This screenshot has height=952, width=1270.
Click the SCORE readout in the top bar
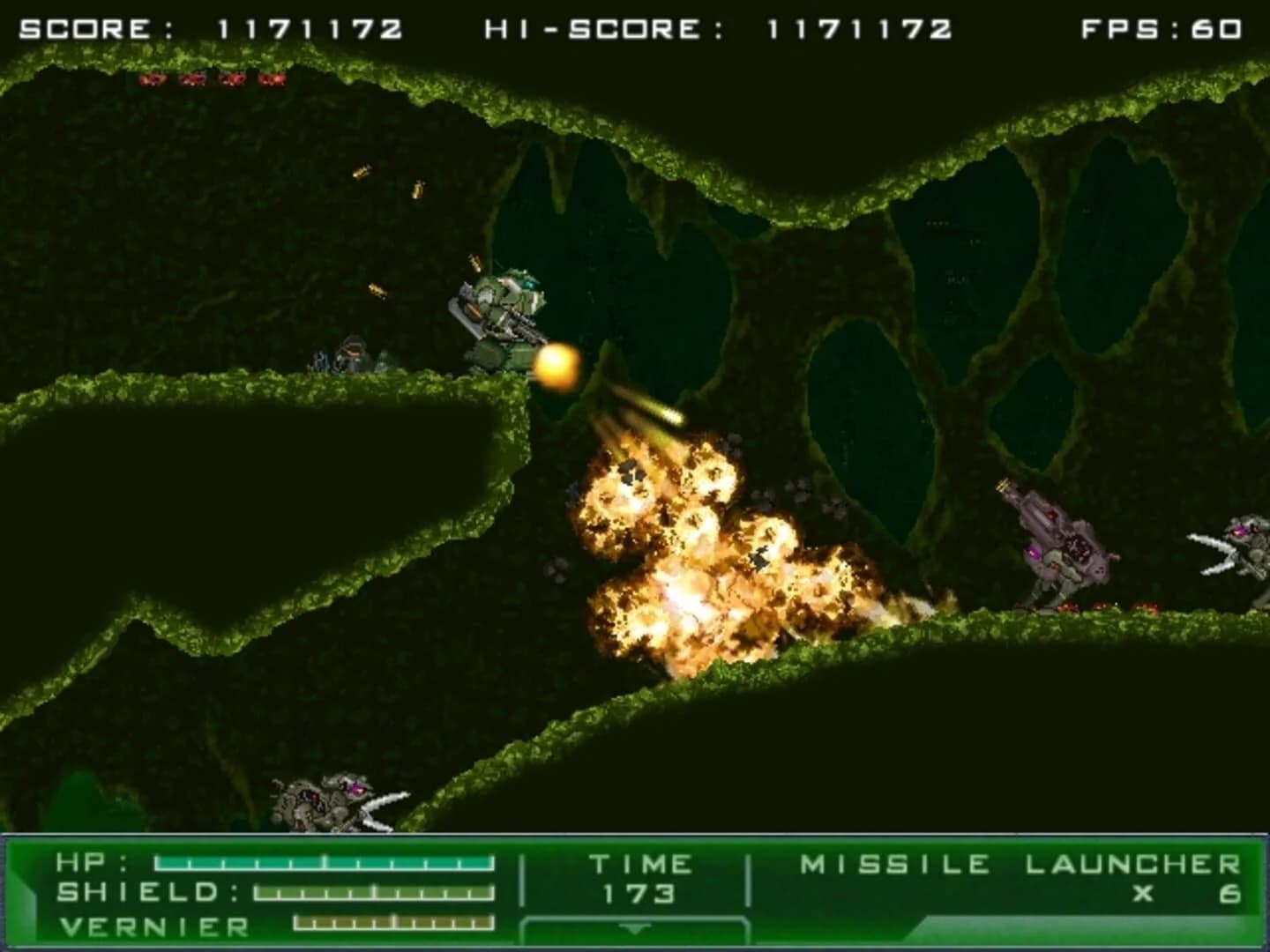pyautogui.click(x=212, y=26)
